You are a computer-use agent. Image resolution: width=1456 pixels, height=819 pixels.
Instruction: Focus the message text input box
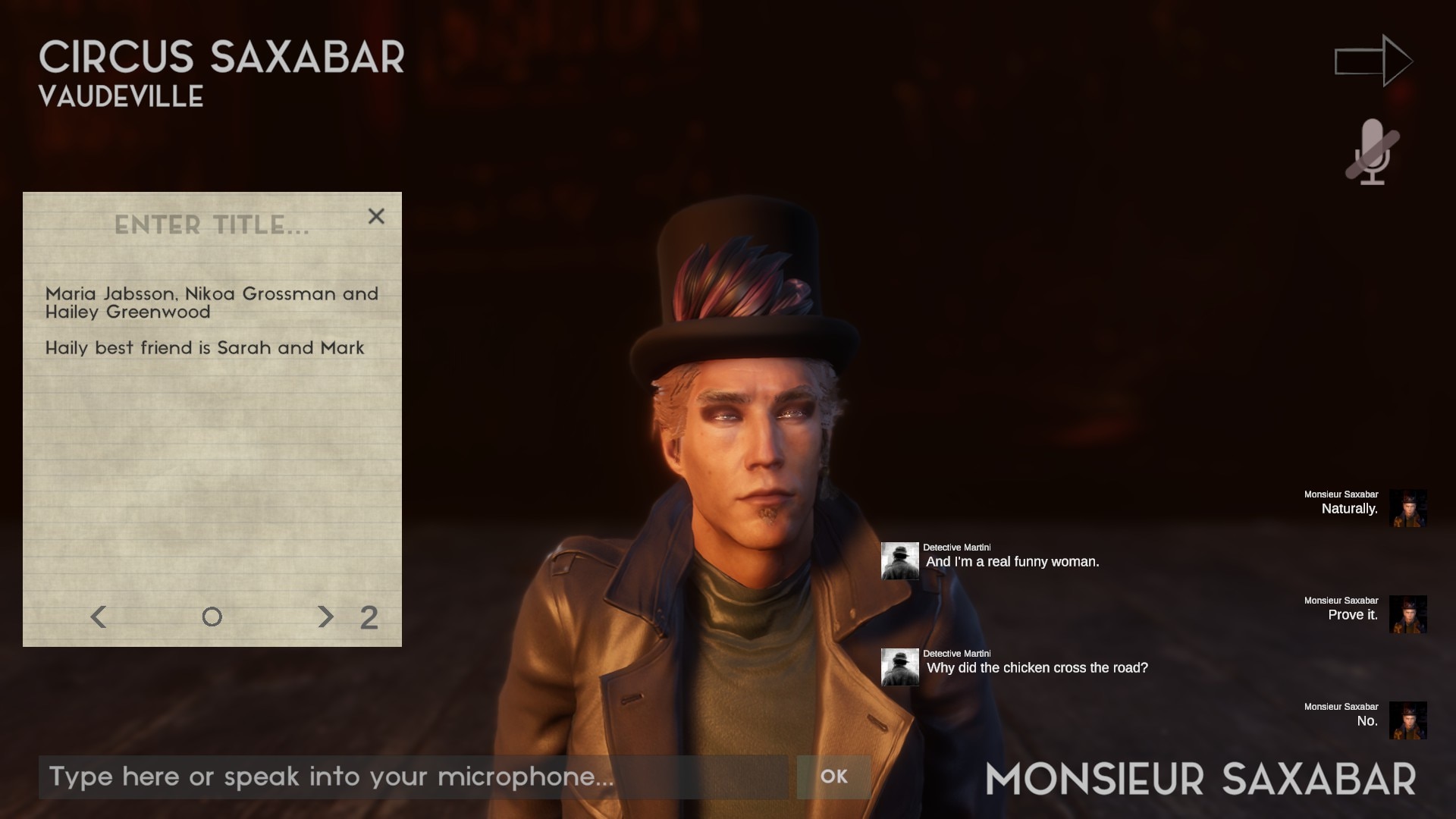point(413,777)
